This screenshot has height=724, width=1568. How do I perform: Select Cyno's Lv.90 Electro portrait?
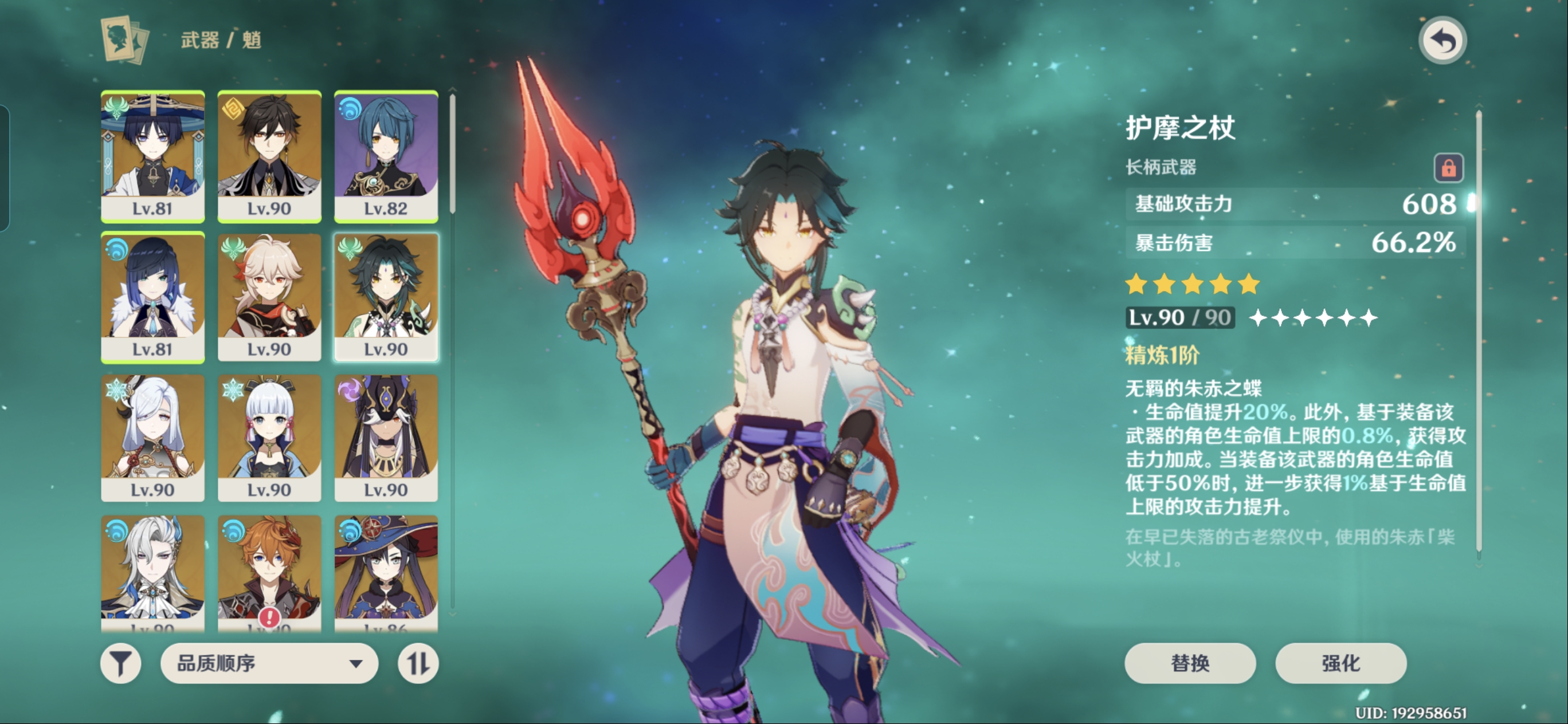tap(386, 438)
